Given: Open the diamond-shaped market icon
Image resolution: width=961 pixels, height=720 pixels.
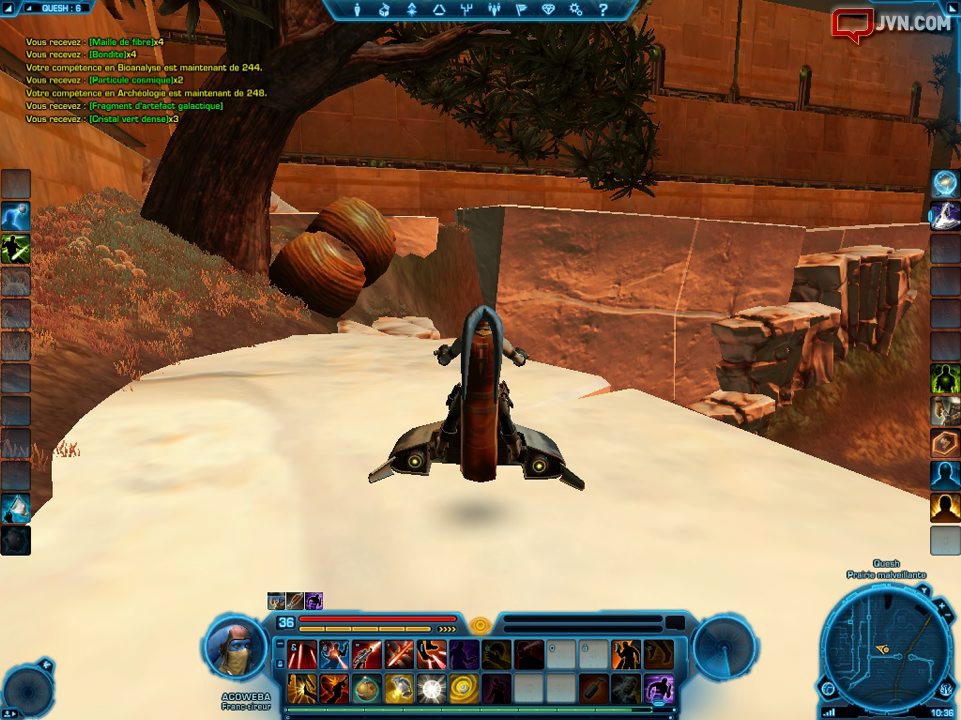Looking at the screenshot, I should (x=548, y=10).
